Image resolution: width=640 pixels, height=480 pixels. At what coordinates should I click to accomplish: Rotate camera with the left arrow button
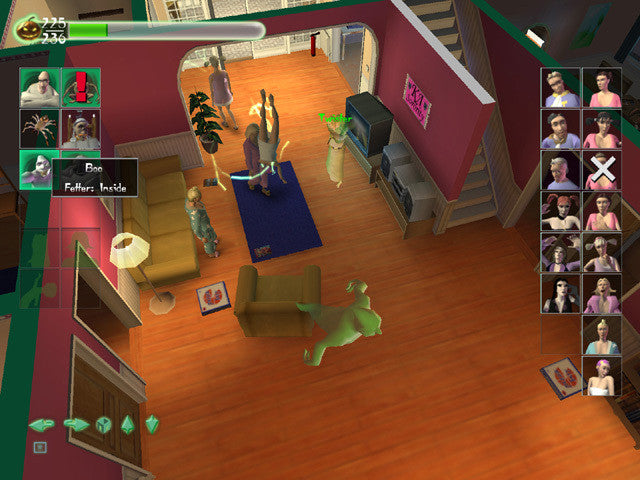point(40,424)
